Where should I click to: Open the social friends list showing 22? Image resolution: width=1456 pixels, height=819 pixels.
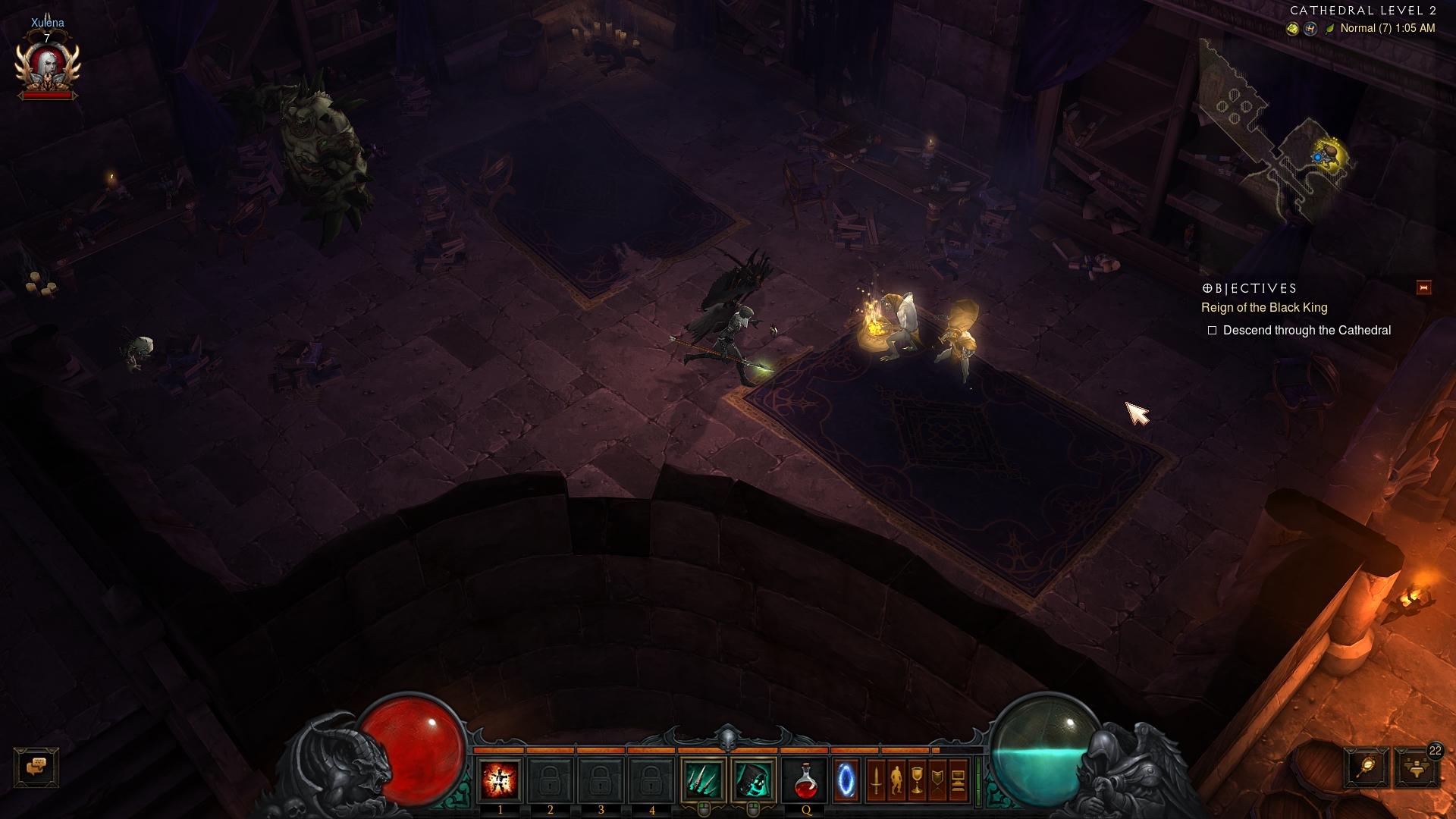(x=1416, y=767)
